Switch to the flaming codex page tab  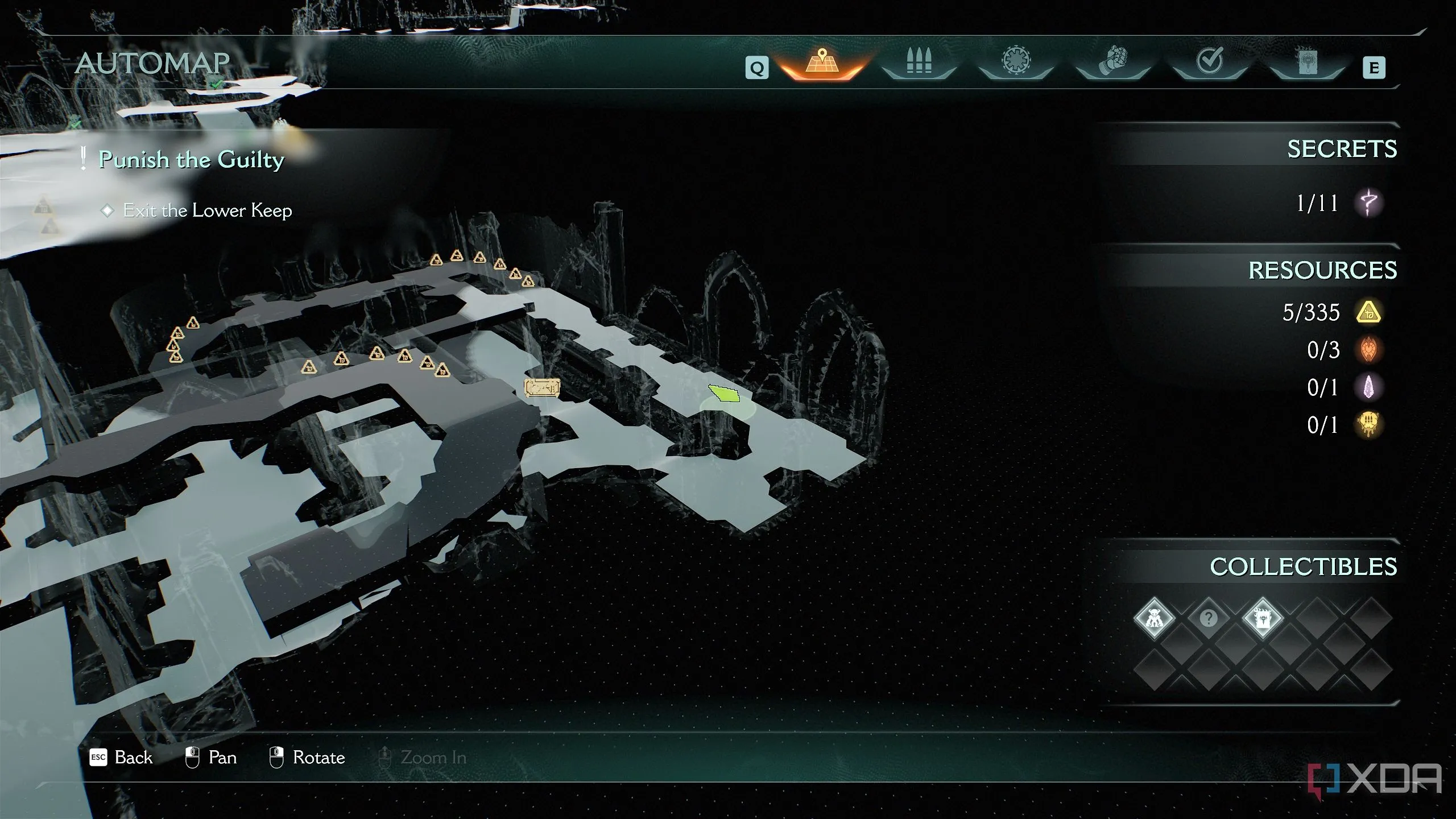(1307, 63)
